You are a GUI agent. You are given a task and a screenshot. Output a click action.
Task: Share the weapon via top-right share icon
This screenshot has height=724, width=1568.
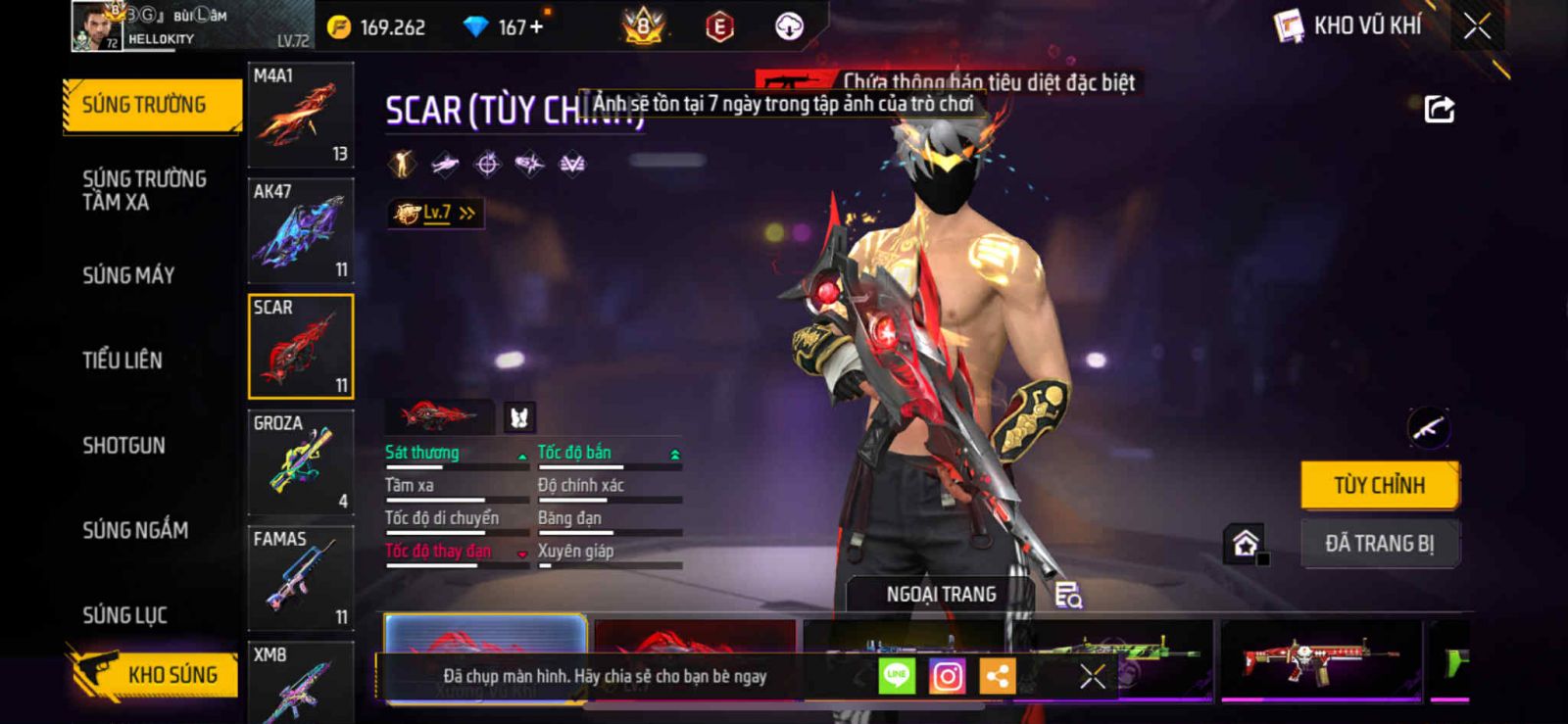(x=1439, y=109)
